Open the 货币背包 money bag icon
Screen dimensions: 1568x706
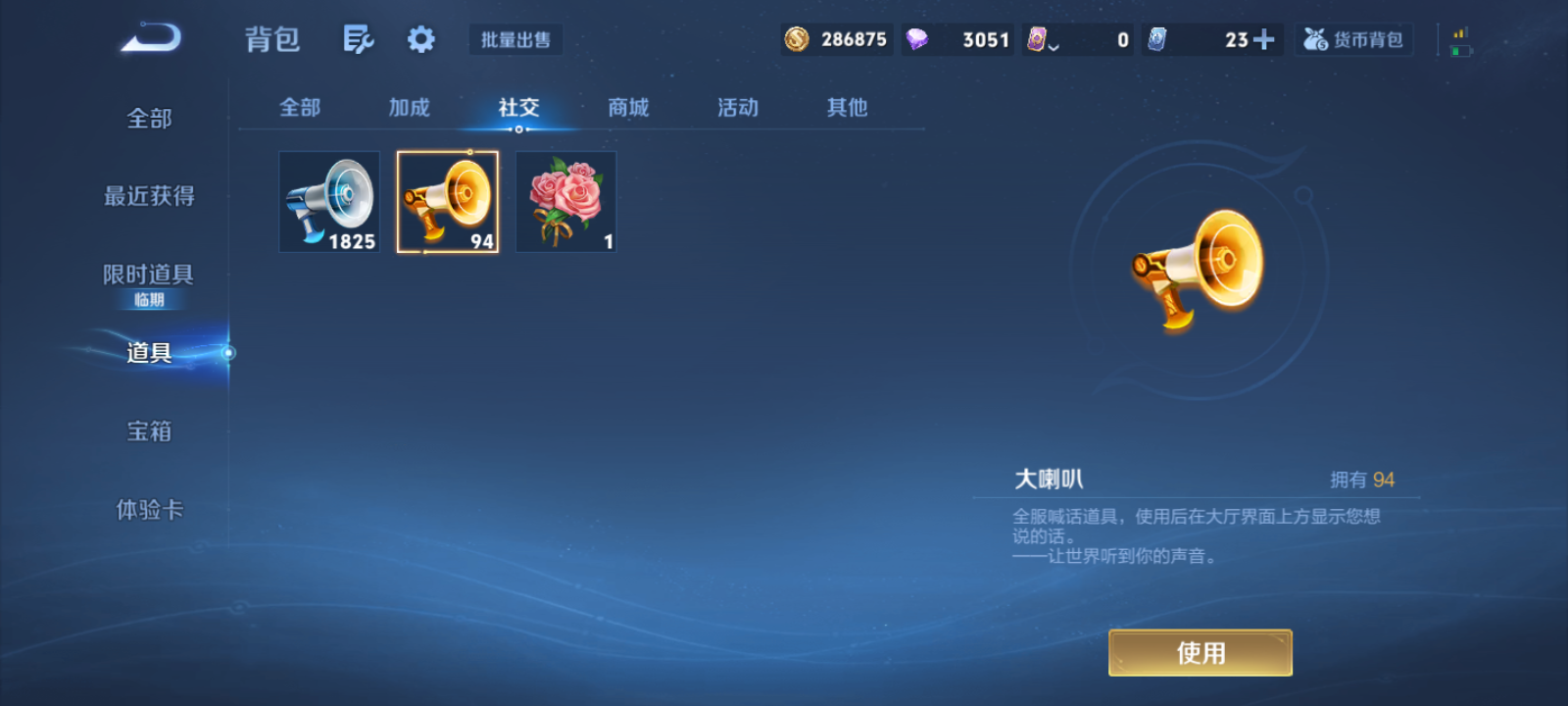coord(1353,39)
